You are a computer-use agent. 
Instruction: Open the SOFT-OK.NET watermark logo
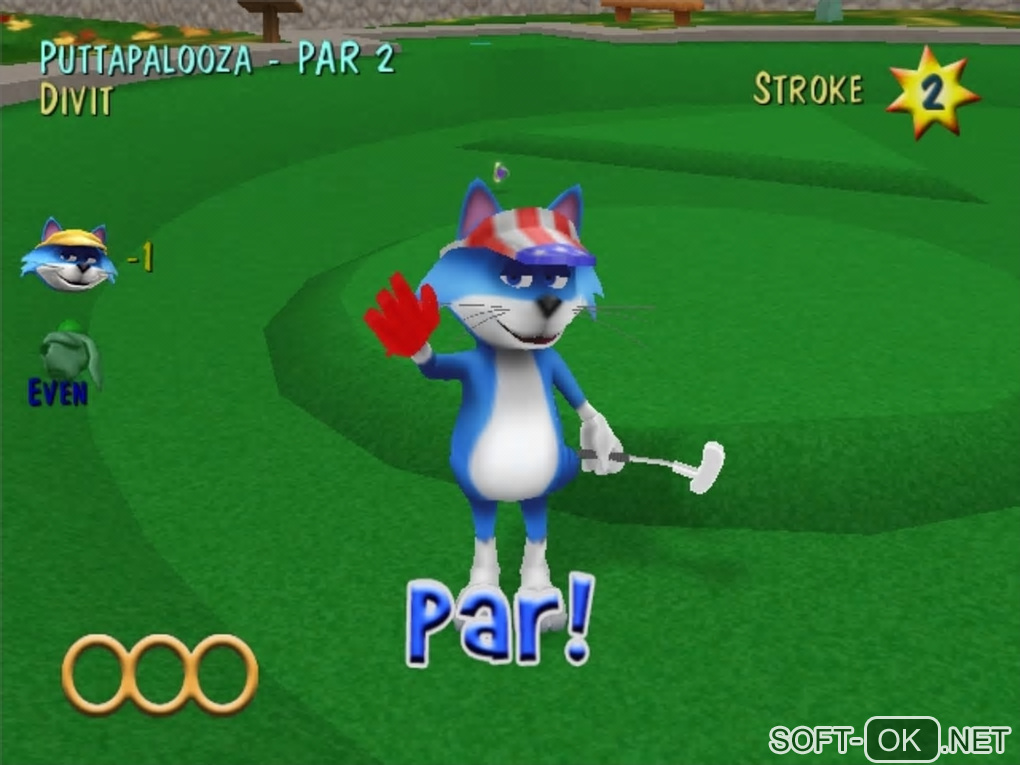[x=889, y=740]
